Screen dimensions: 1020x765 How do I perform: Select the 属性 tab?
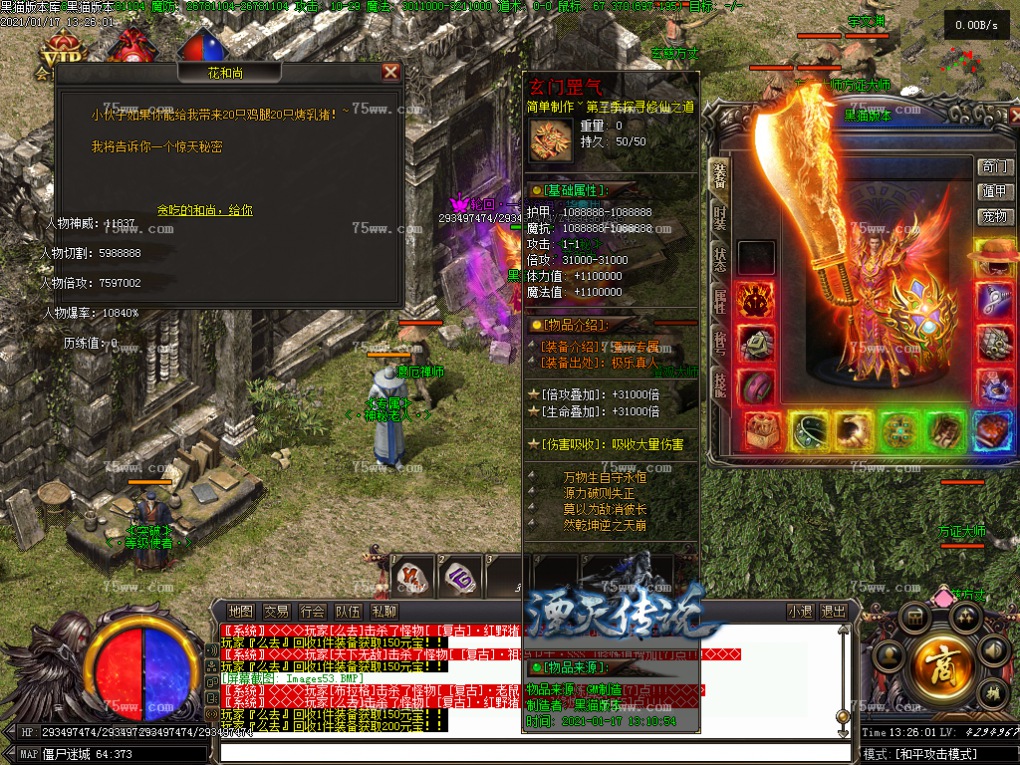719,301
